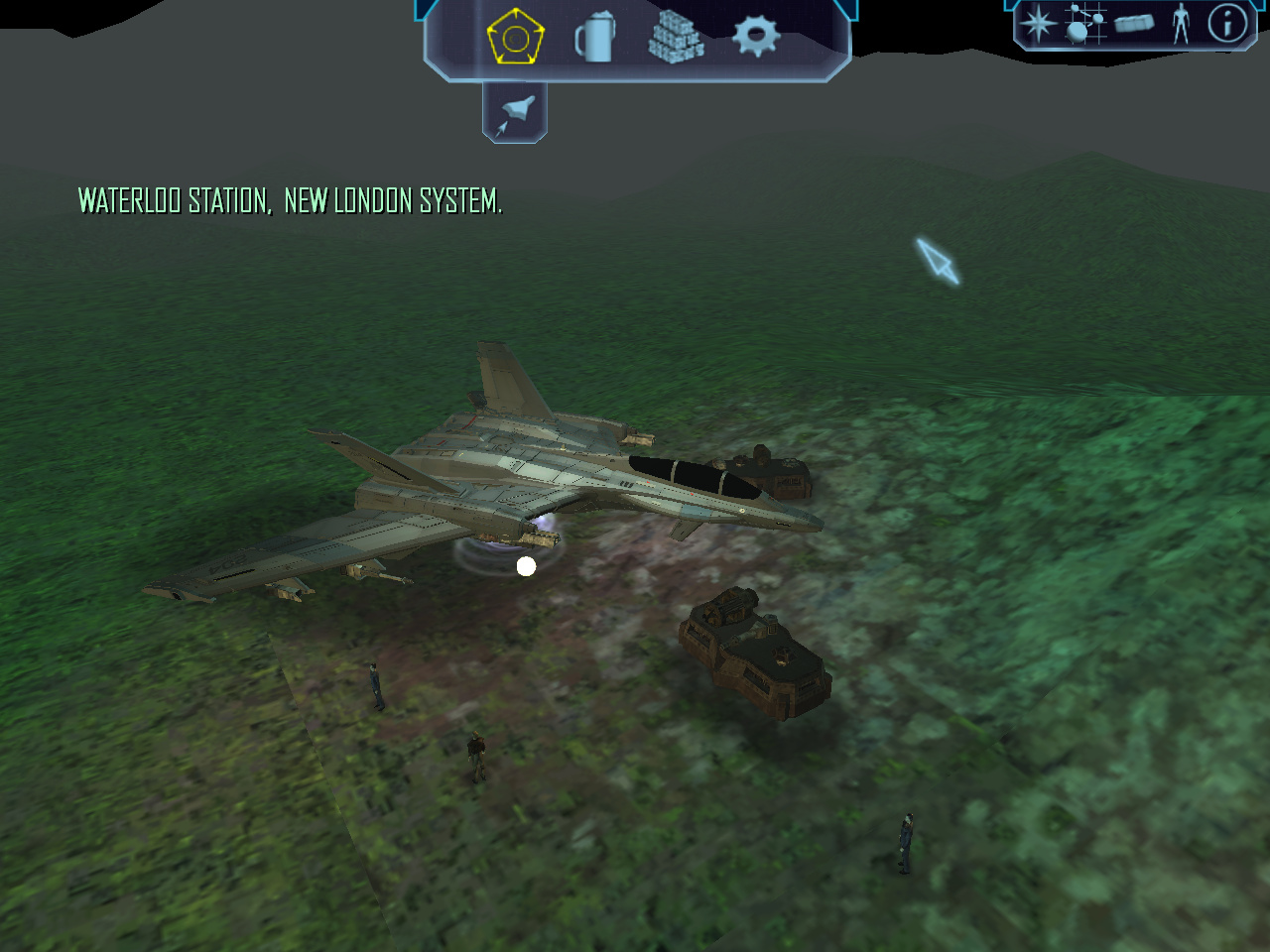This screenshot has width=1270, height=952.
Task: Open the navigation map planets icon
Action: coord(1085,23)
